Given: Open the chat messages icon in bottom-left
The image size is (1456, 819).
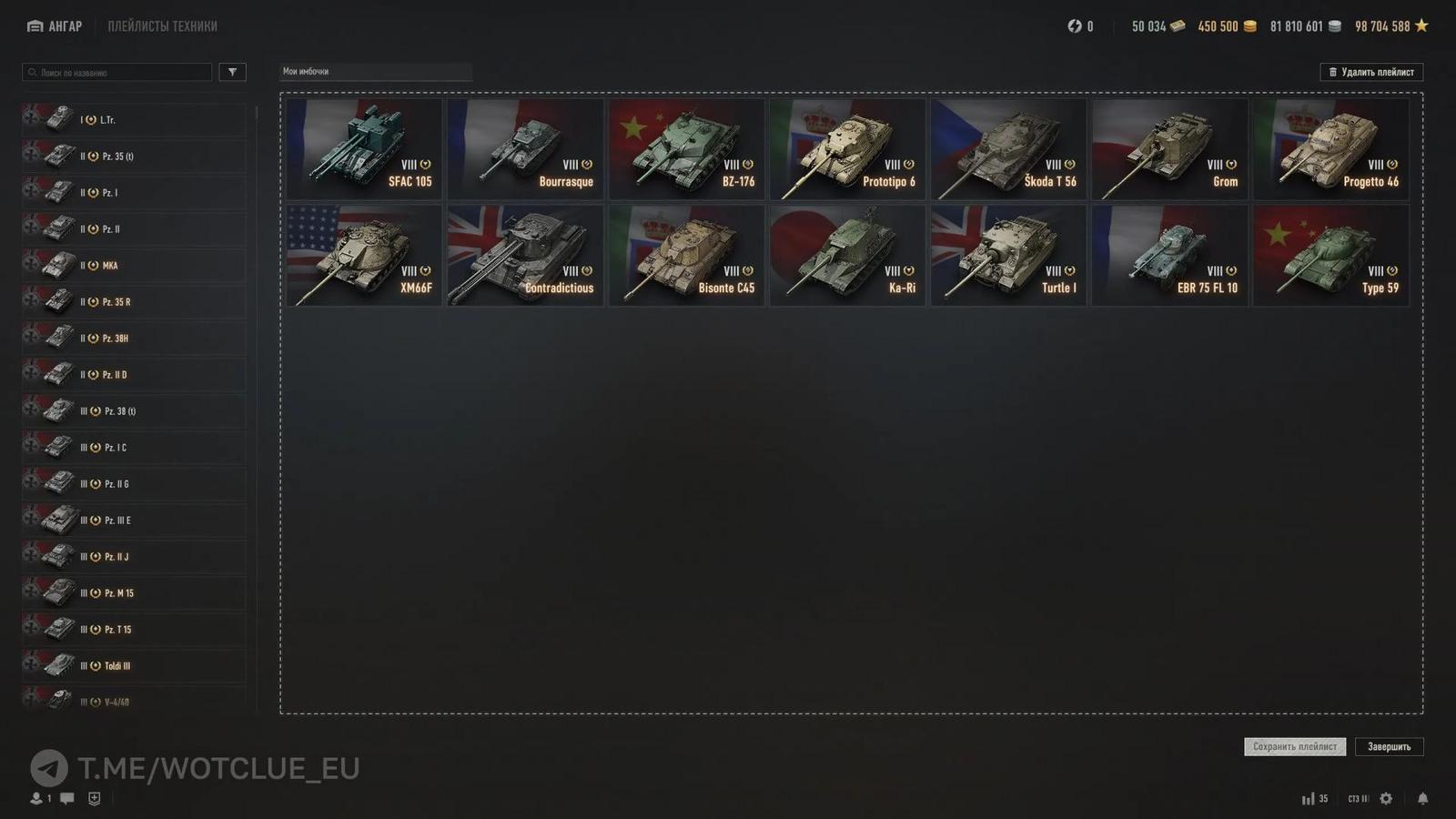Looking at the screenshot, I should (x=65, y=799).
